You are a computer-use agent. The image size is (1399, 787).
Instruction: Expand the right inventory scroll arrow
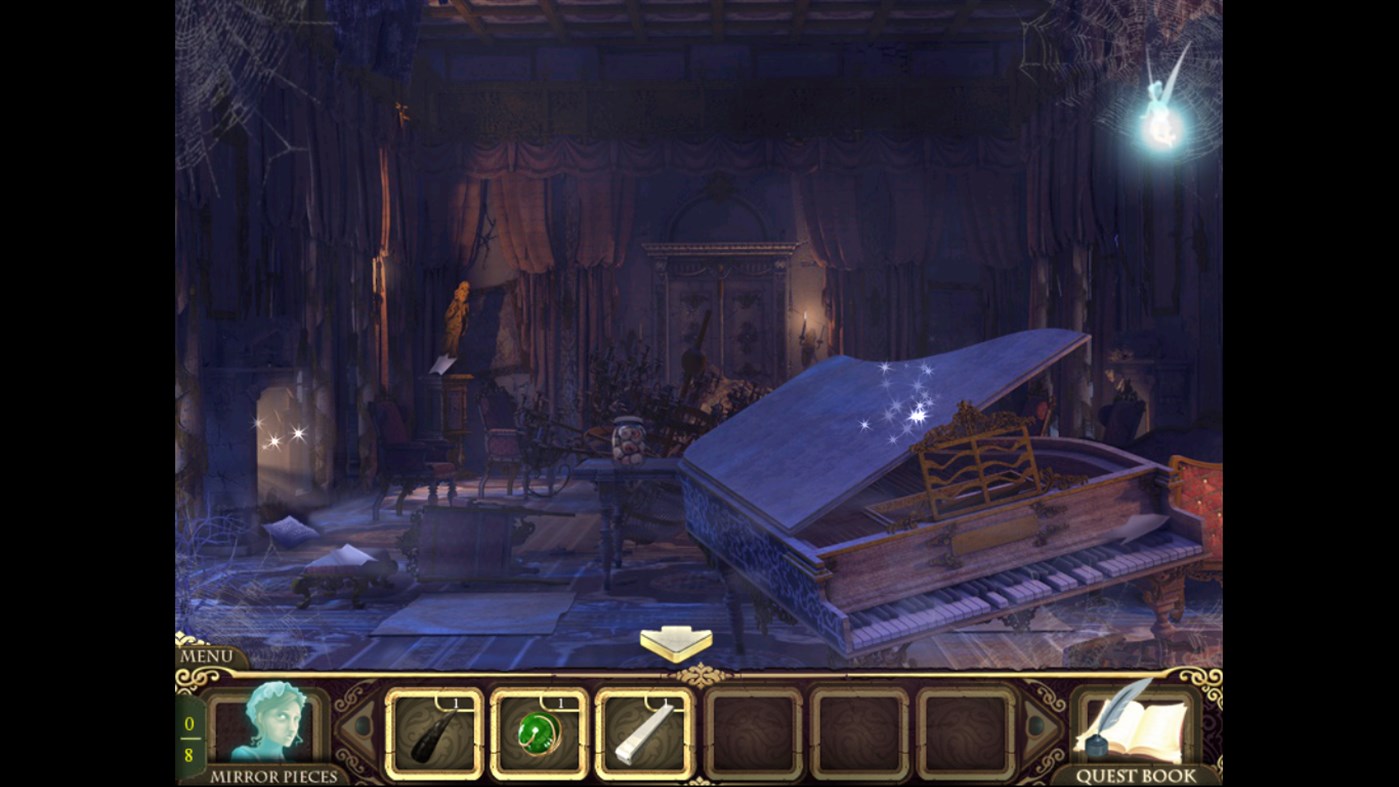tap(1036, 725)
